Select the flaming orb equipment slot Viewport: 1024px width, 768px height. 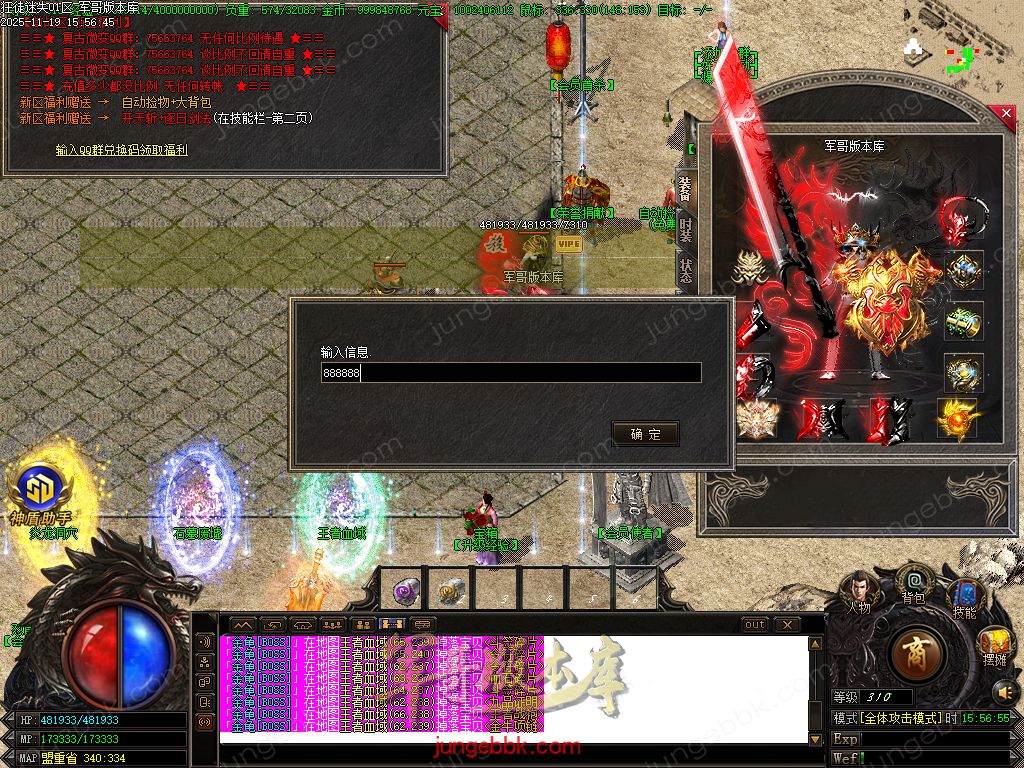tap(957, 418)
